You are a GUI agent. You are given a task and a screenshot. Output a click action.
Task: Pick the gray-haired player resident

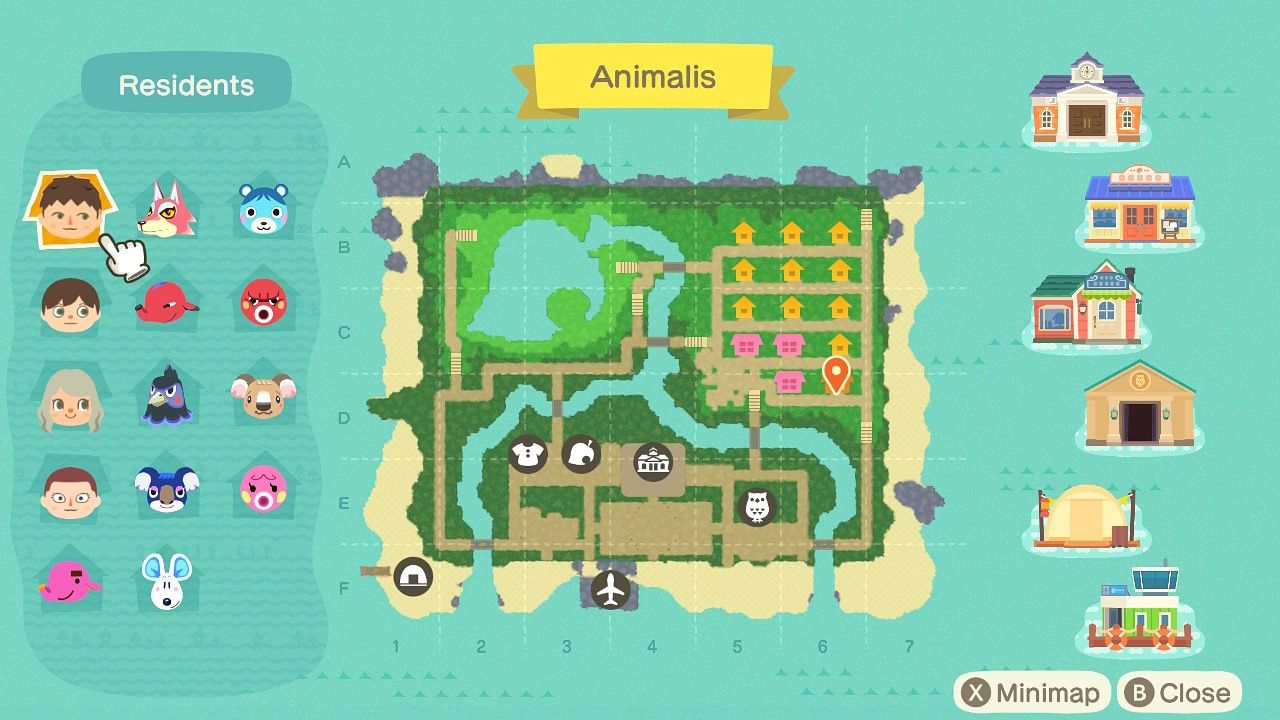(x=70, y=399)
